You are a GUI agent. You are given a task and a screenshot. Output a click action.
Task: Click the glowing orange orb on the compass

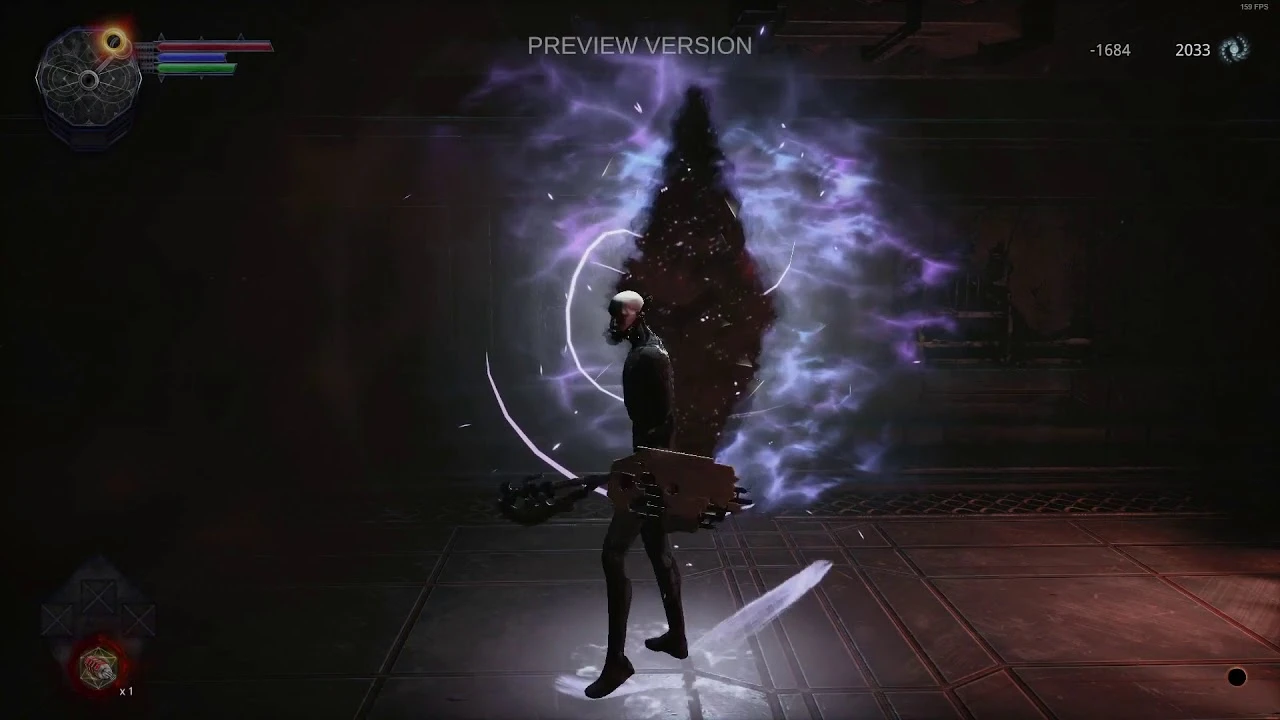[x=113, y=42]
